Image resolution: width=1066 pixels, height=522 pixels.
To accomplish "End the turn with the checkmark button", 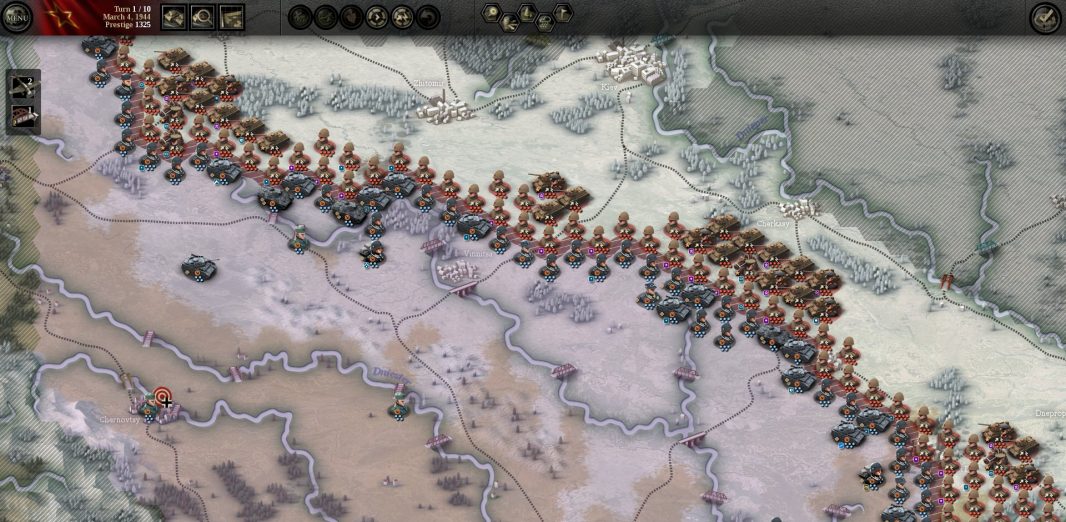I will pos(1045,17).
